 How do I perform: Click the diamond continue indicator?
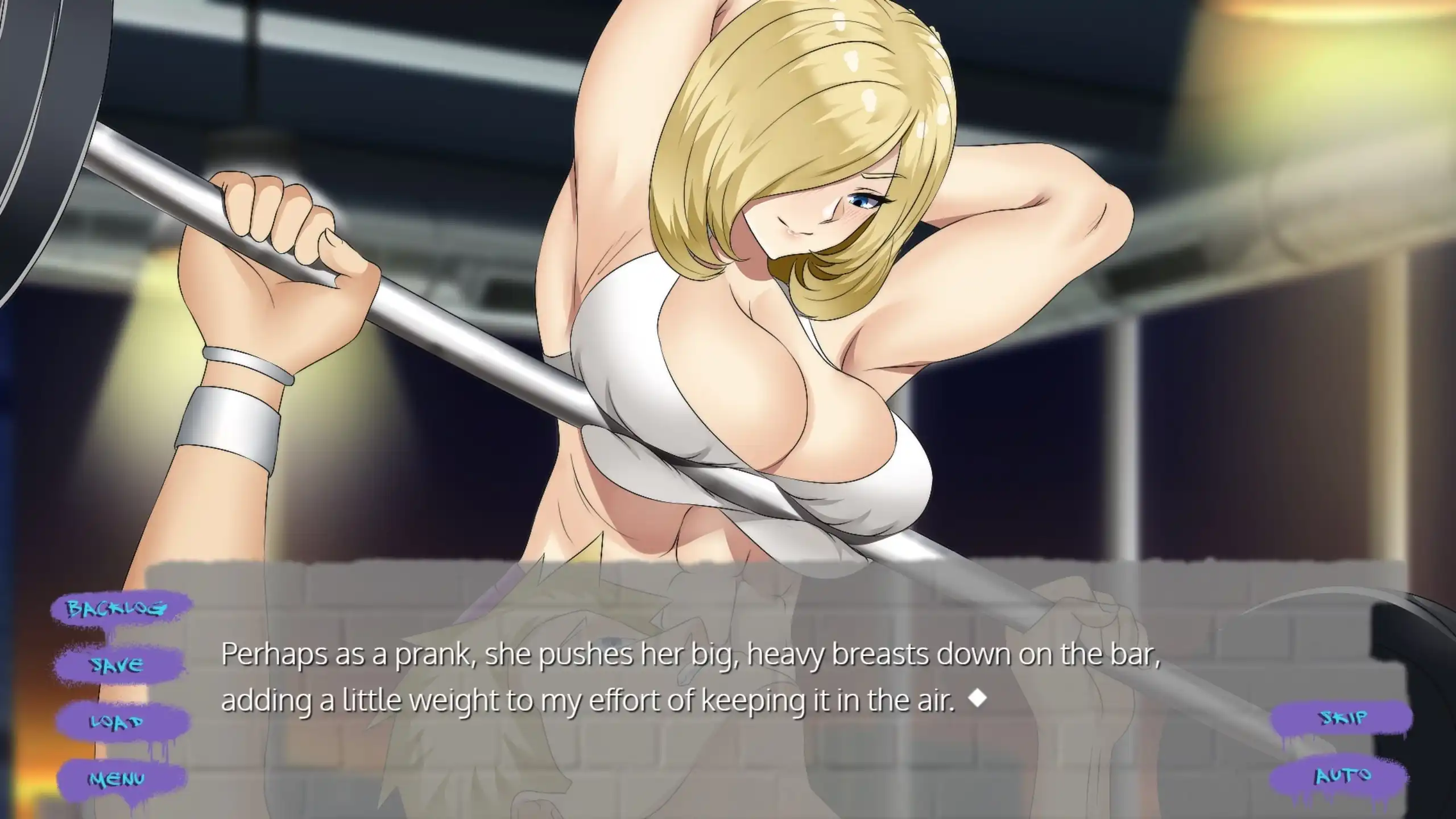click(977, 699)
